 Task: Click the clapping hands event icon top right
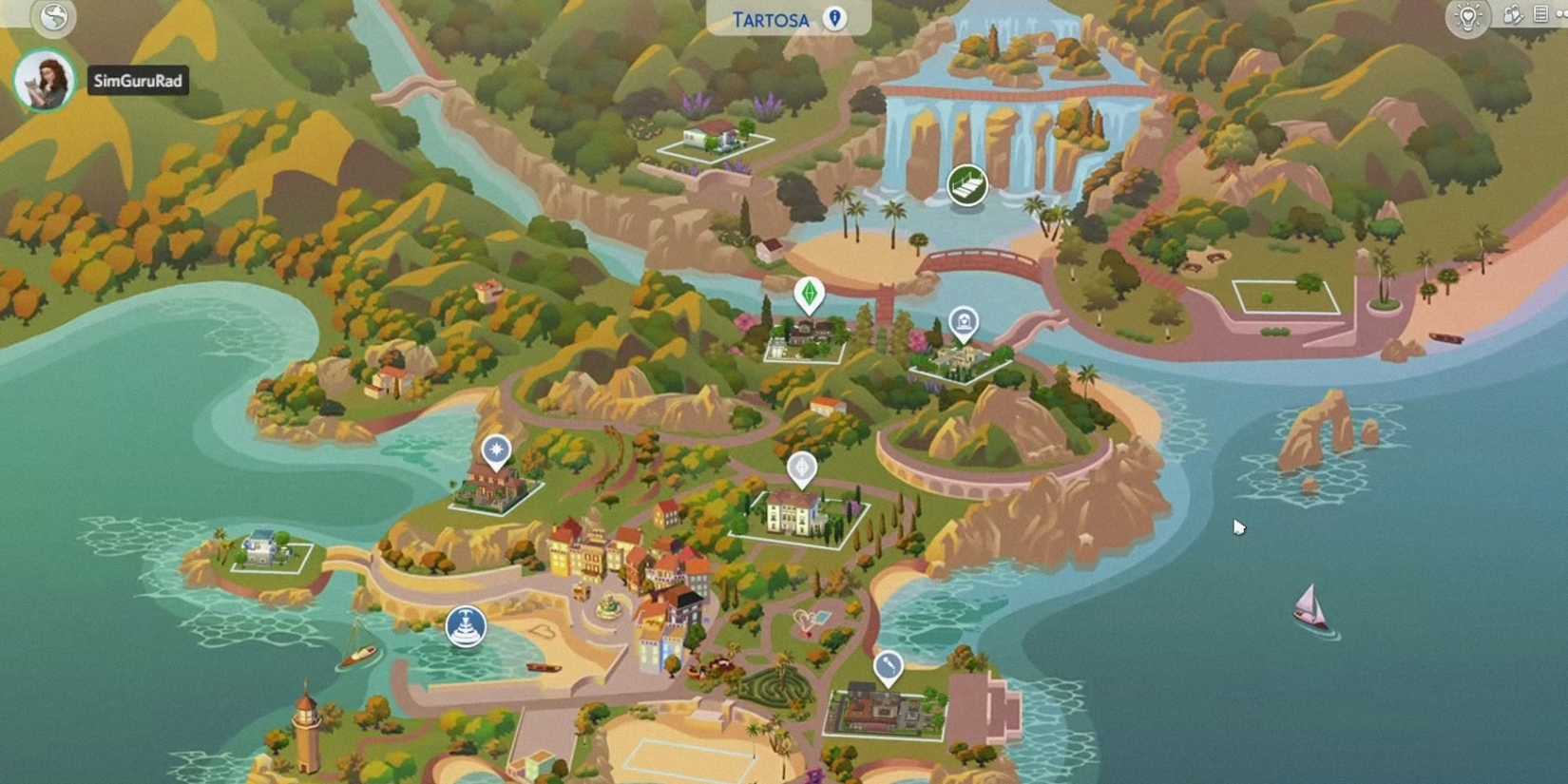point(1512,14)
